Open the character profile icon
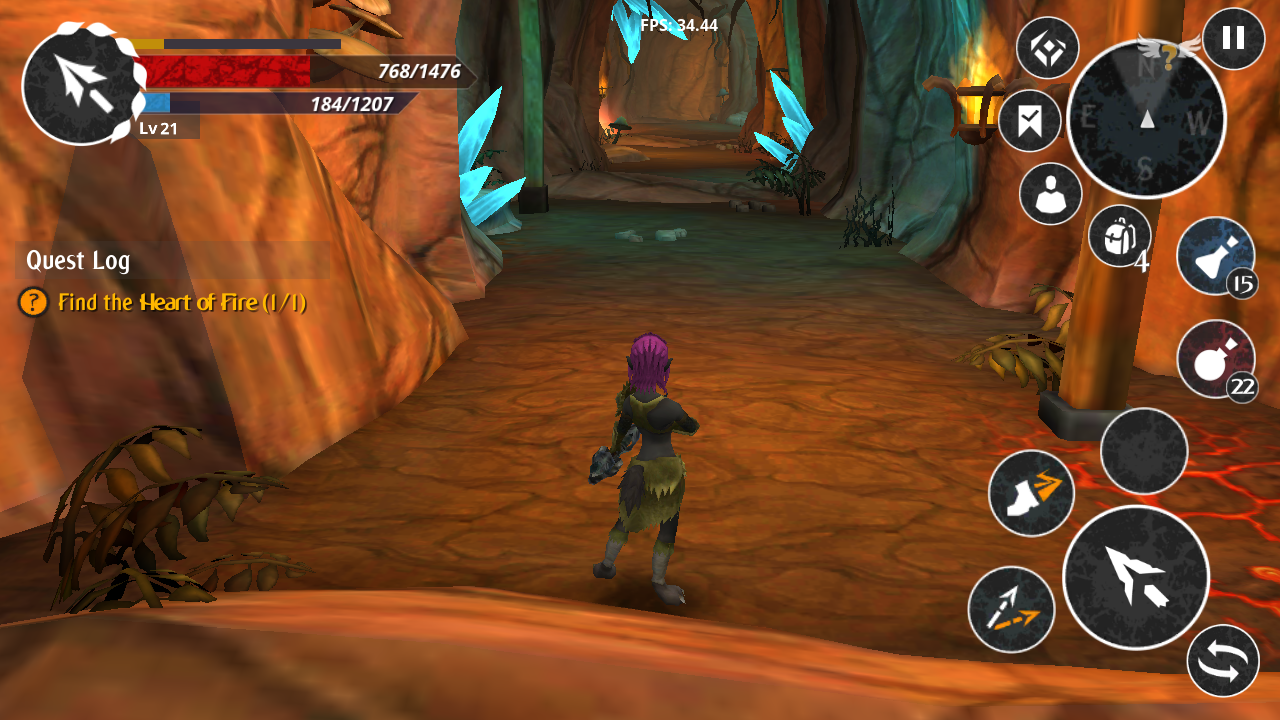Viewport: 1280px width, 720px height. (1050, 194)
